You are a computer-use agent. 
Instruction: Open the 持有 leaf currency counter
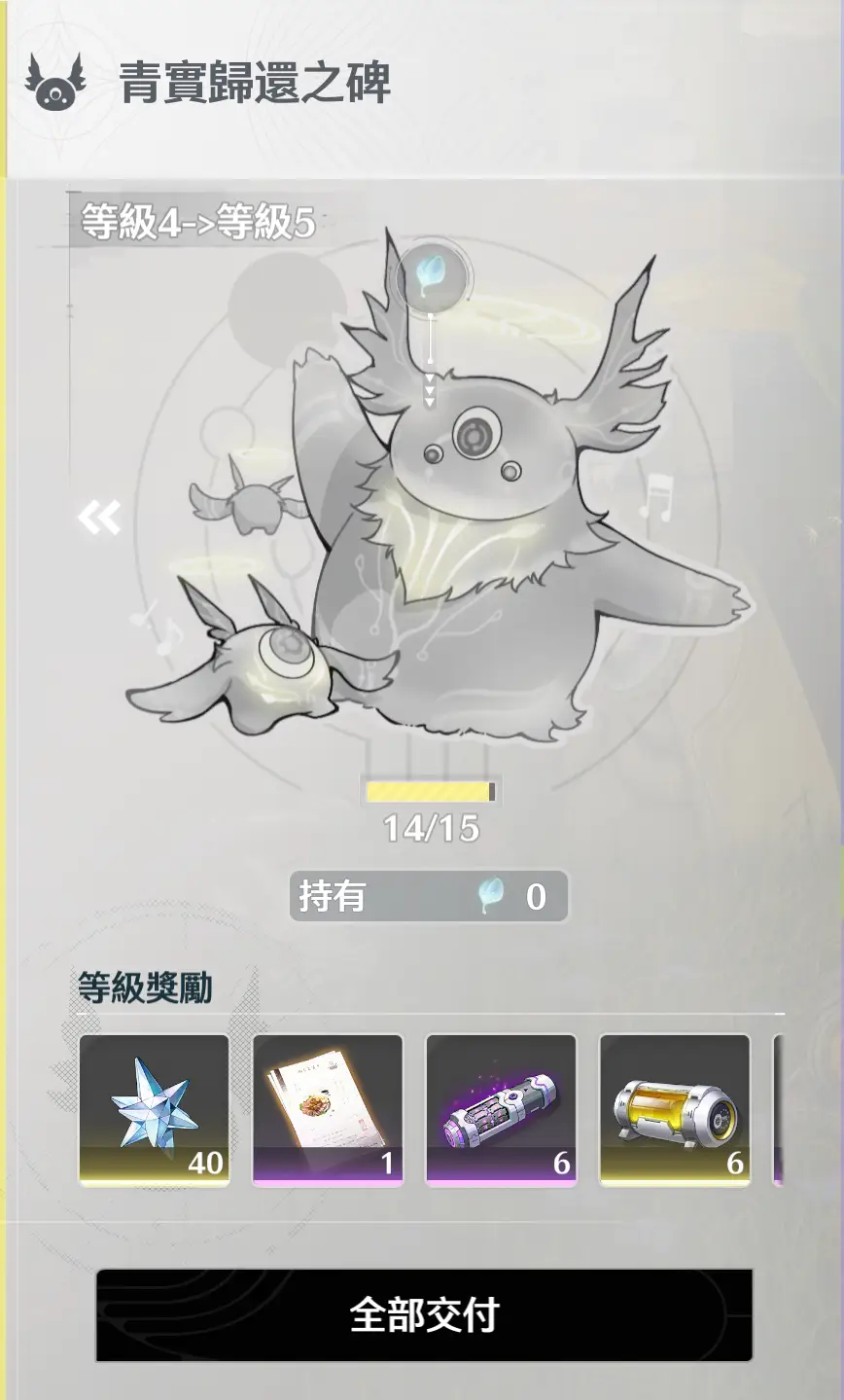coord(428,896)
